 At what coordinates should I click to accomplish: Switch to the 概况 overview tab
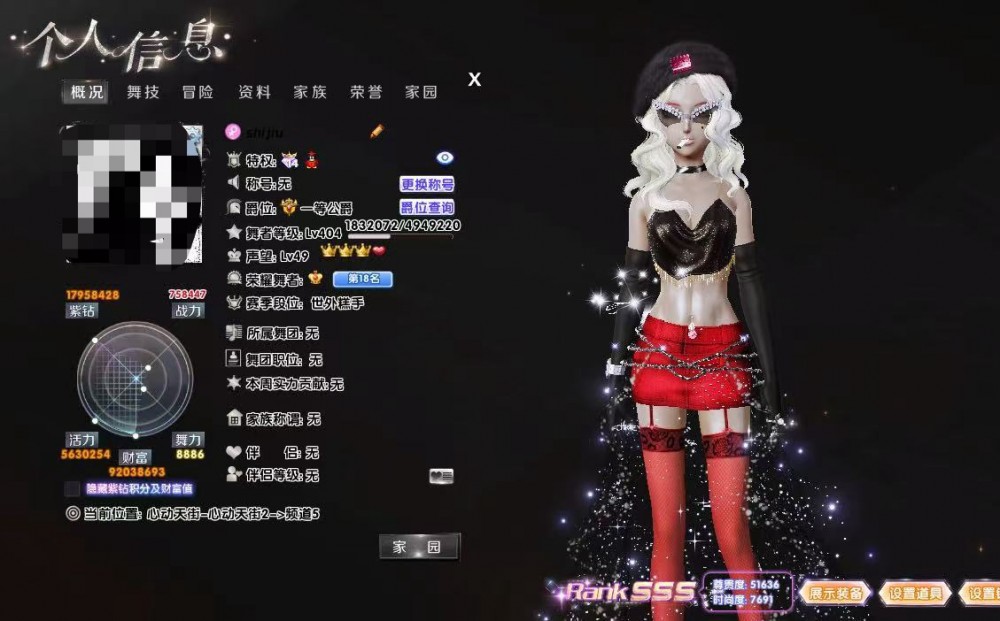(x=87, y=93)
